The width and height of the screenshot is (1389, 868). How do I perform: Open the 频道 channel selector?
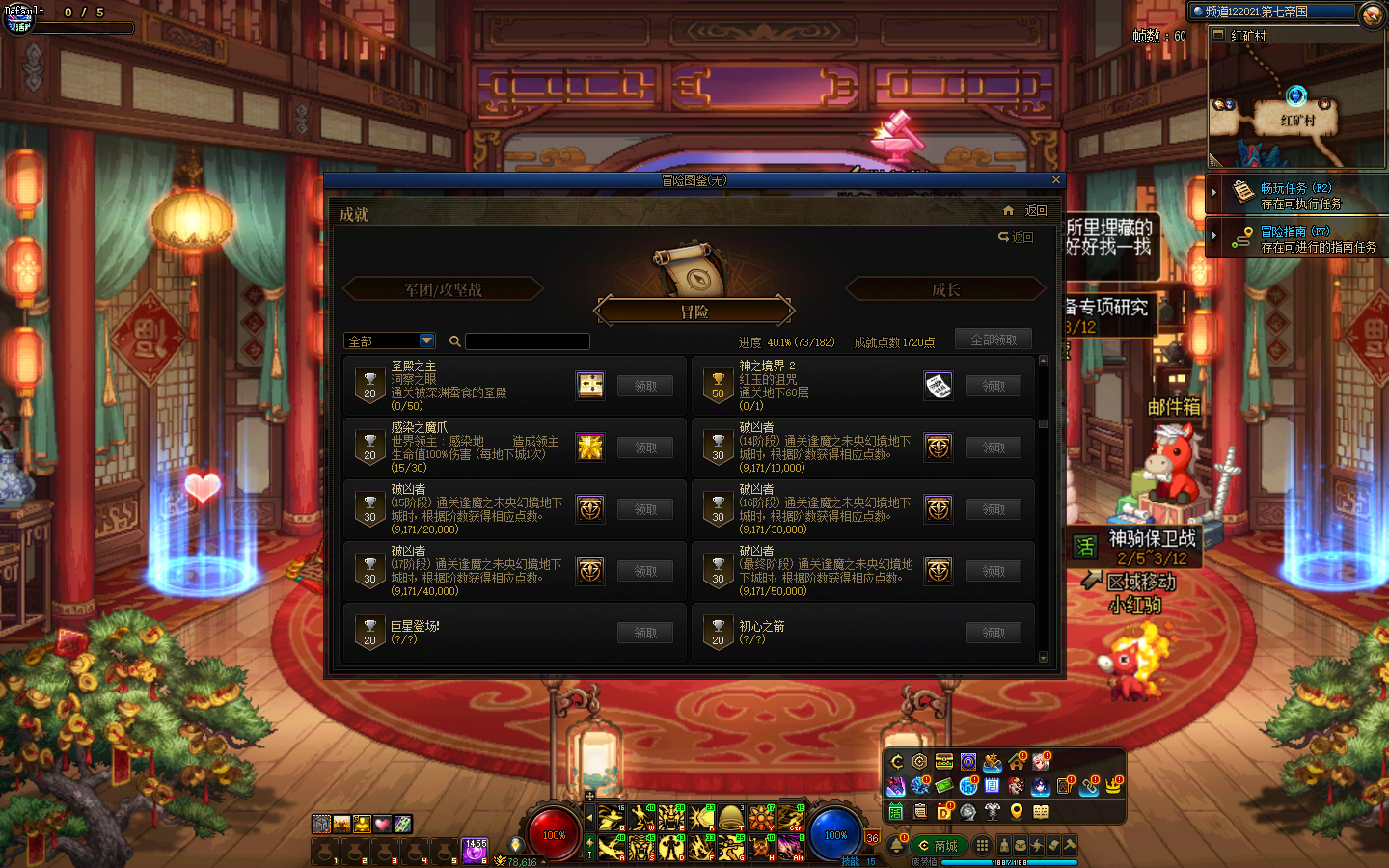pyautogui.click(x=1273, y=12)
